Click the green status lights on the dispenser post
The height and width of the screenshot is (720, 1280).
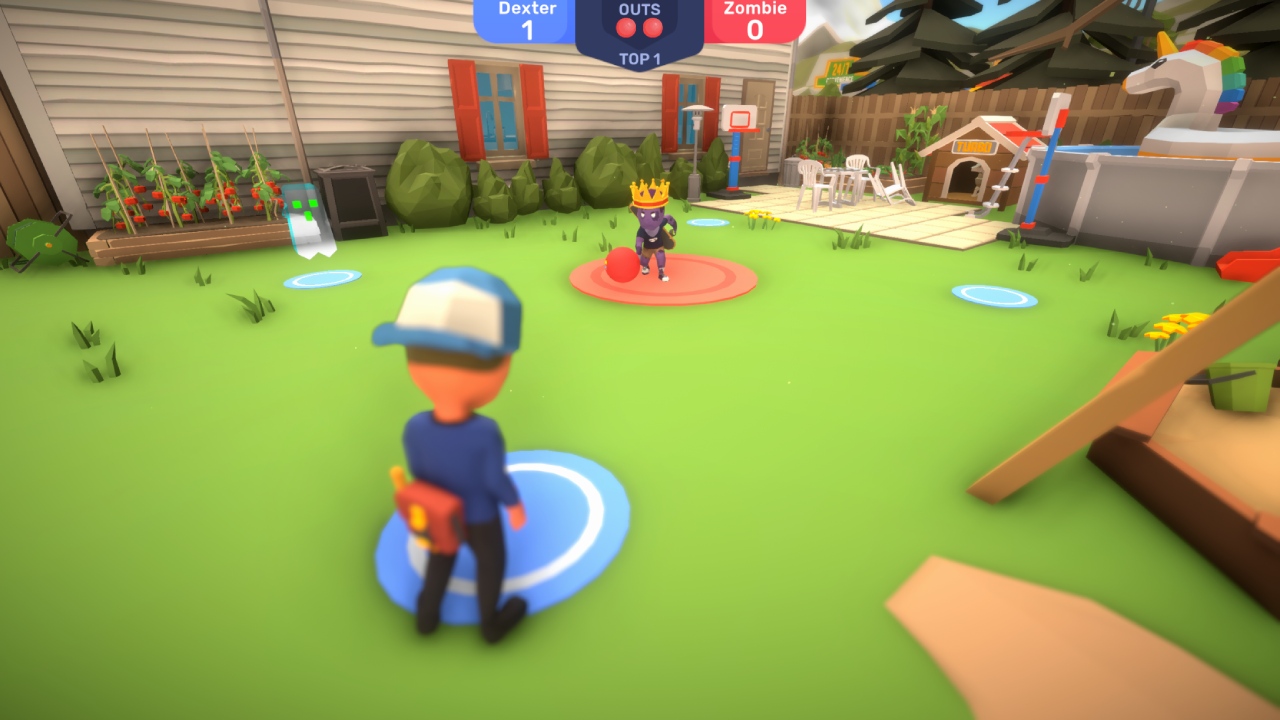(303, 210)
